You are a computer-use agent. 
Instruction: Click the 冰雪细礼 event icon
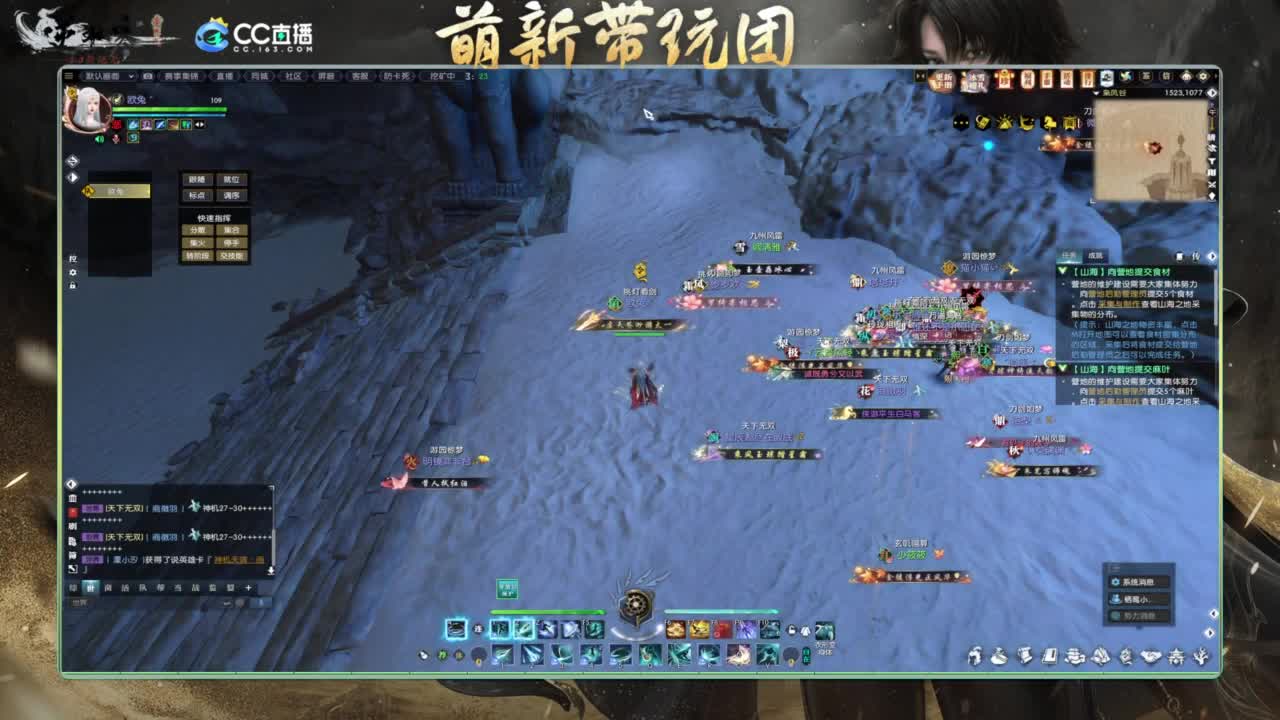coord(974,82)
